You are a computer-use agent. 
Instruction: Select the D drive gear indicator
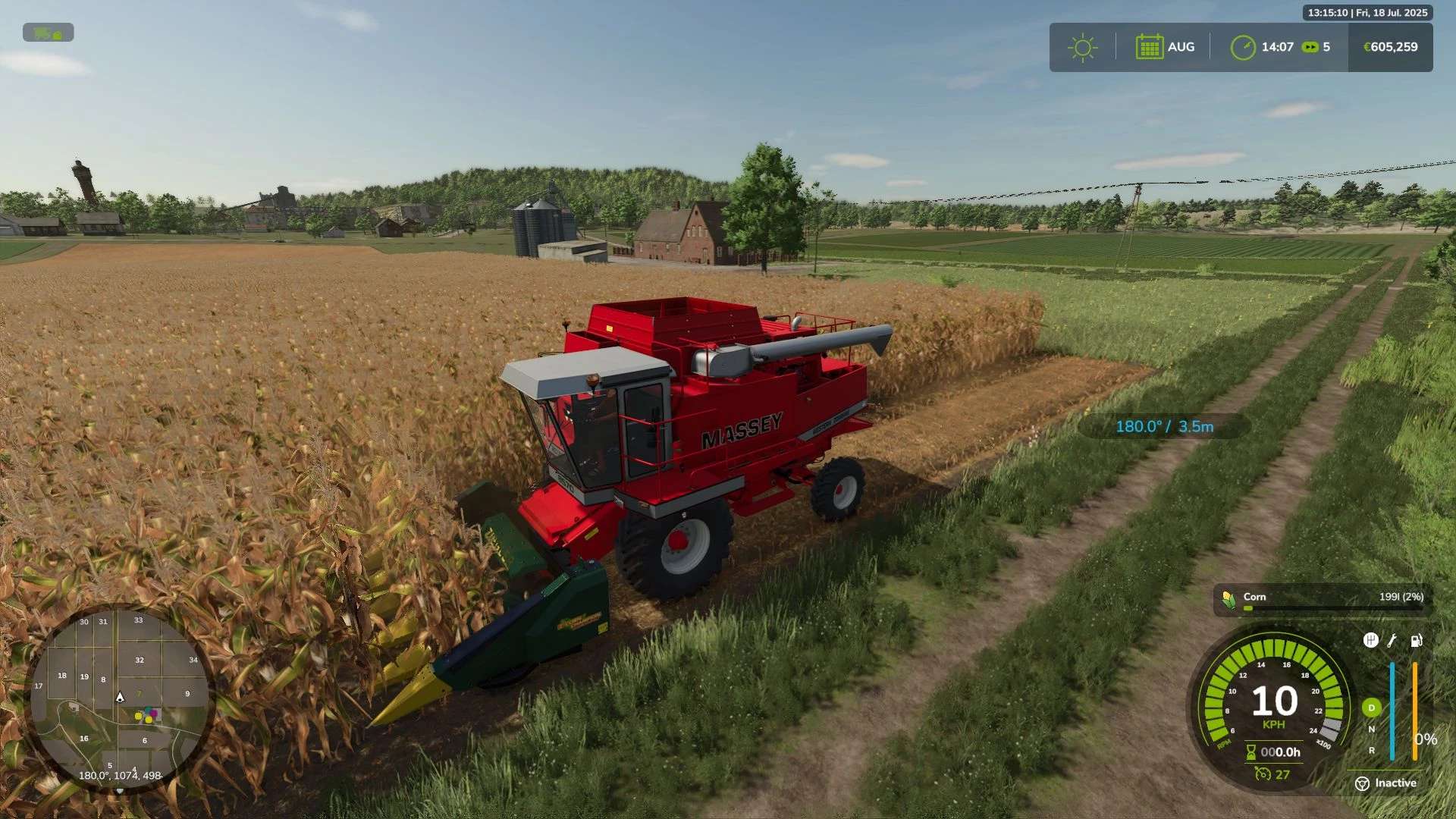pos(1371,708)
